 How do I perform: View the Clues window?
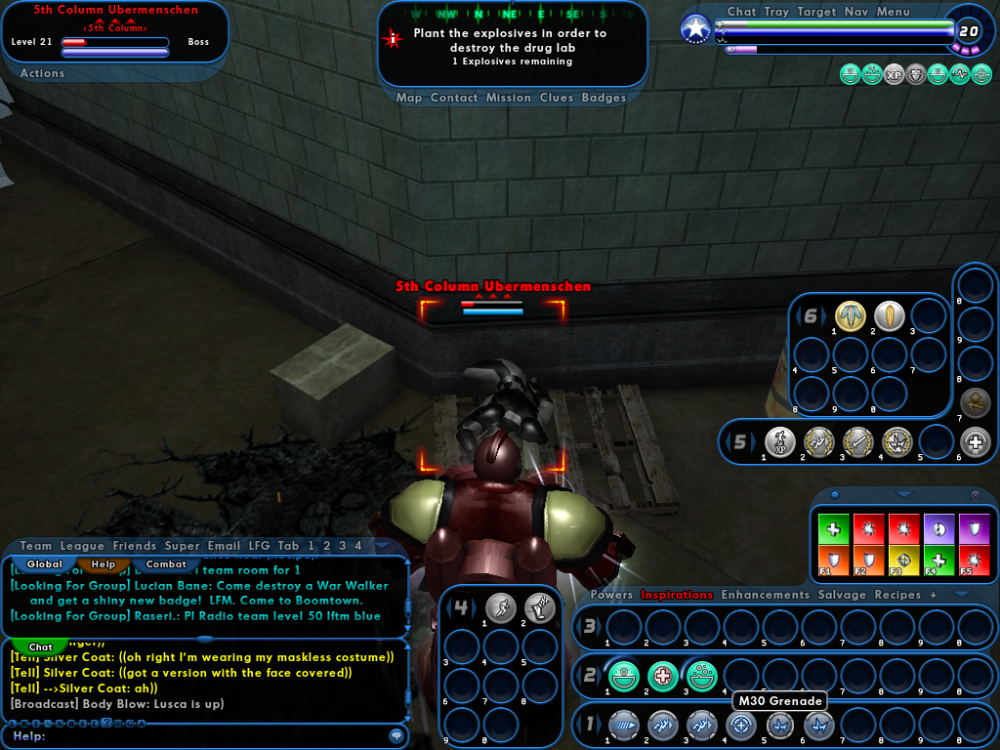[556, 98]
